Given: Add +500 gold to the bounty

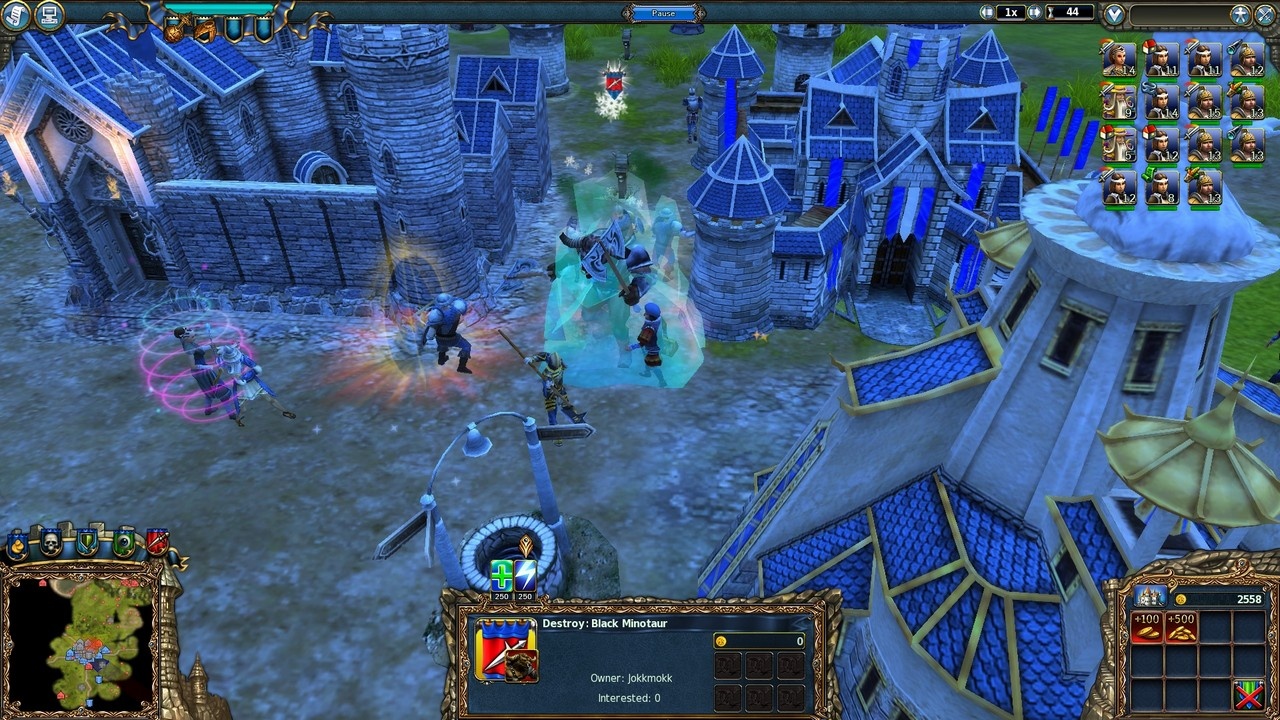Looking at the screenshot, I should pyautogui.click(x=1181, y=628).
